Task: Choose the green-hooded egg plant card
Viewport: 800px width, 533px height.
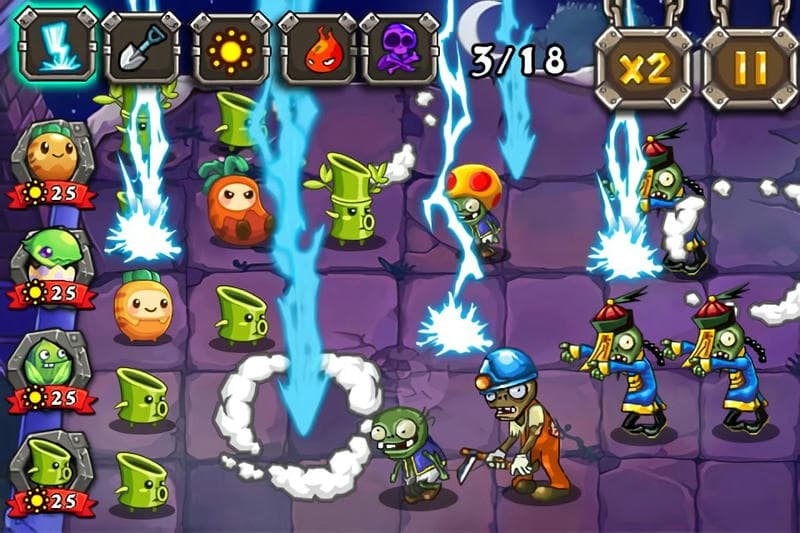Action: click(x=52, y=260)
